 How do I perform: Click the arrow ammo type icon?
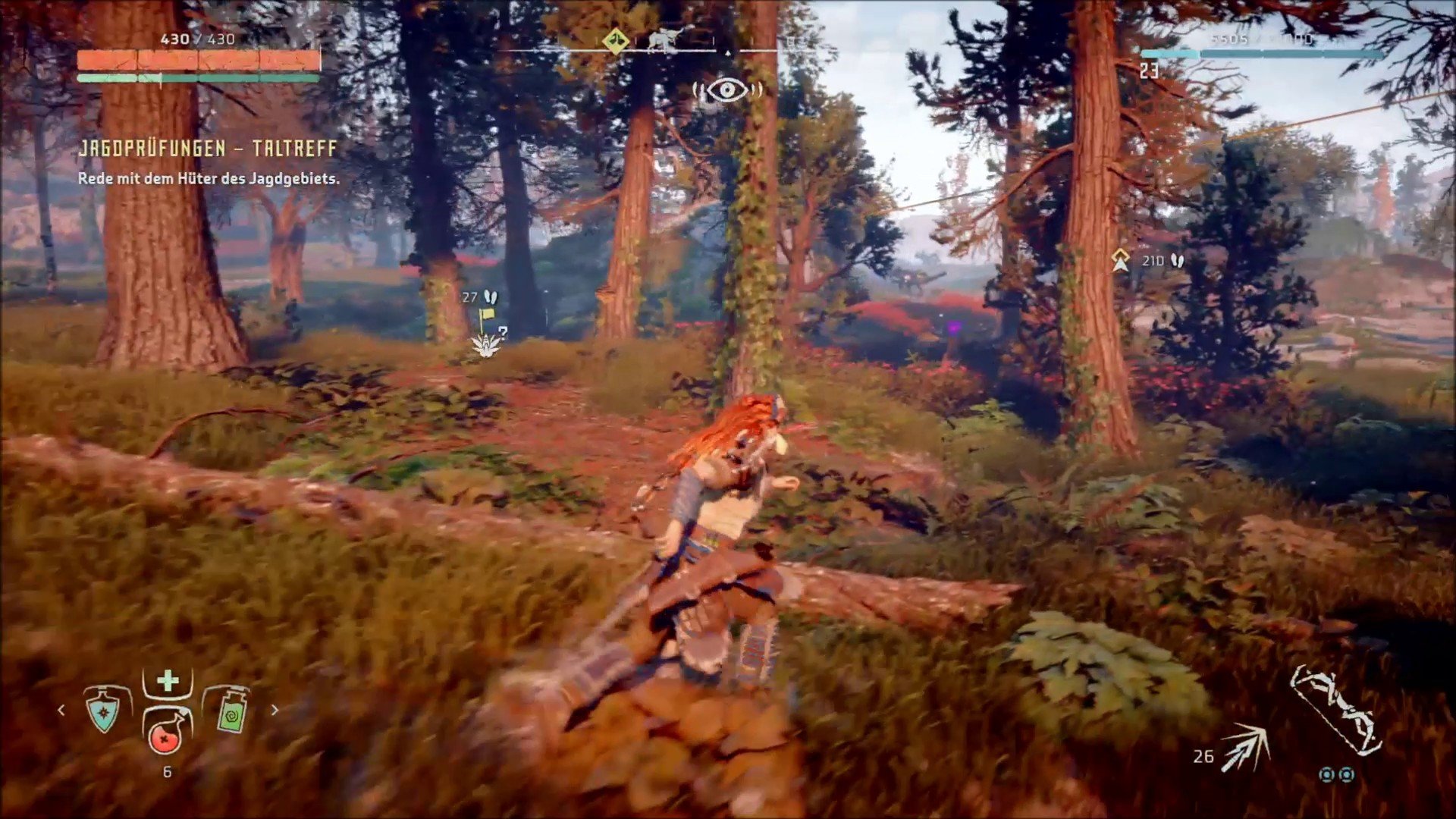click(1246, 747)
